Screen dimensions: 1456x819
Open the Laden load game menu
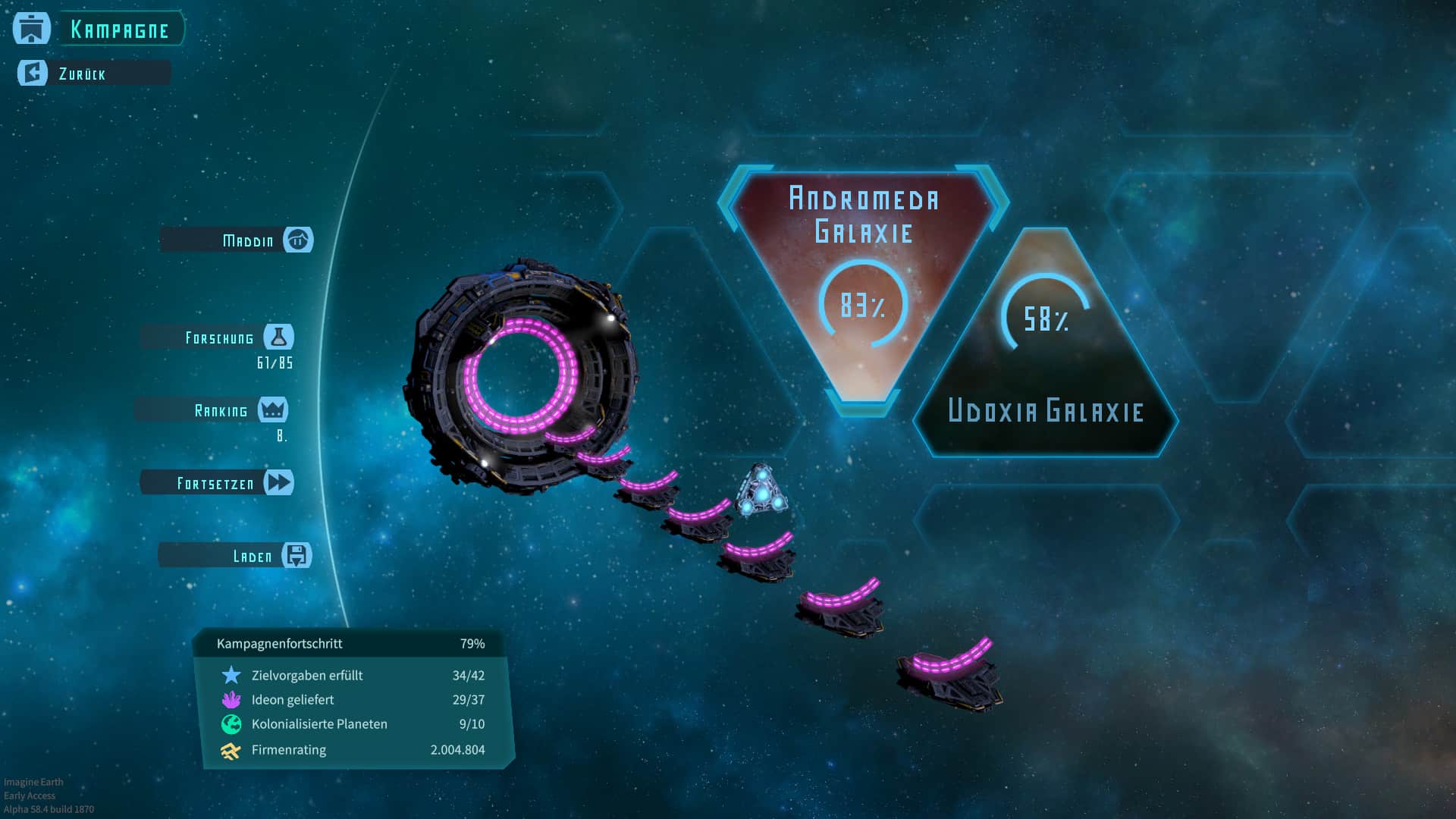coord(253,556)
